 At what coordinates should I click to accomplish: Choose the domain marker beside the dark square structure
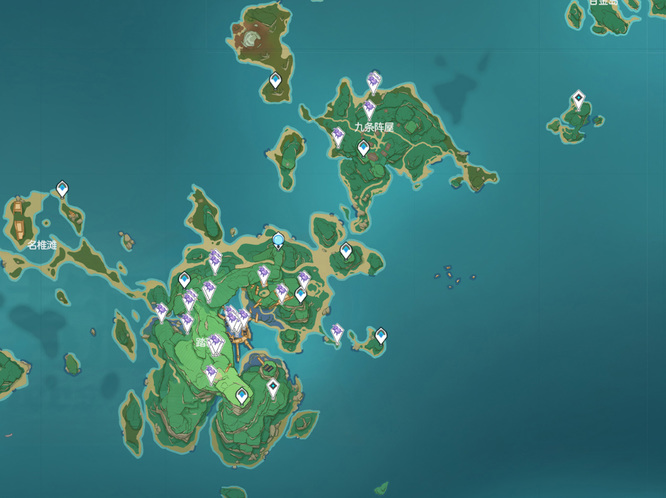pyautogui.click(x=273, y=387)
